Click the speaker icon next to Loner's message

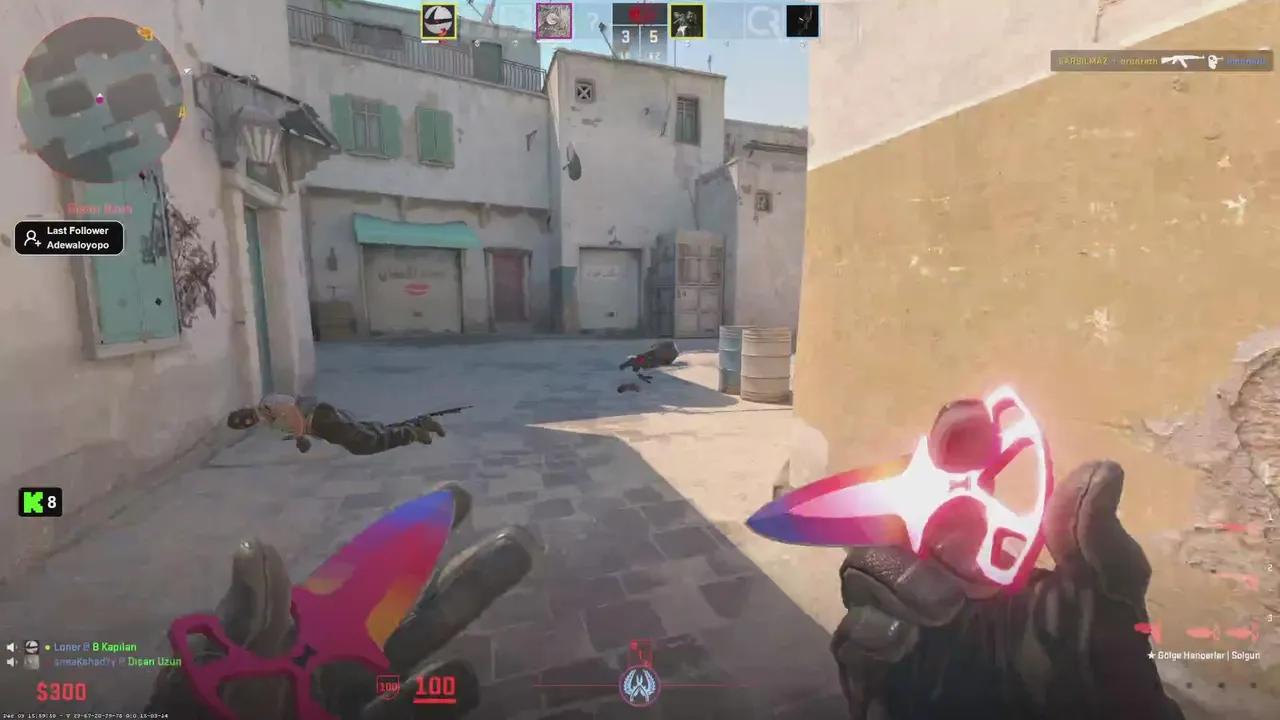coord(12,647)
